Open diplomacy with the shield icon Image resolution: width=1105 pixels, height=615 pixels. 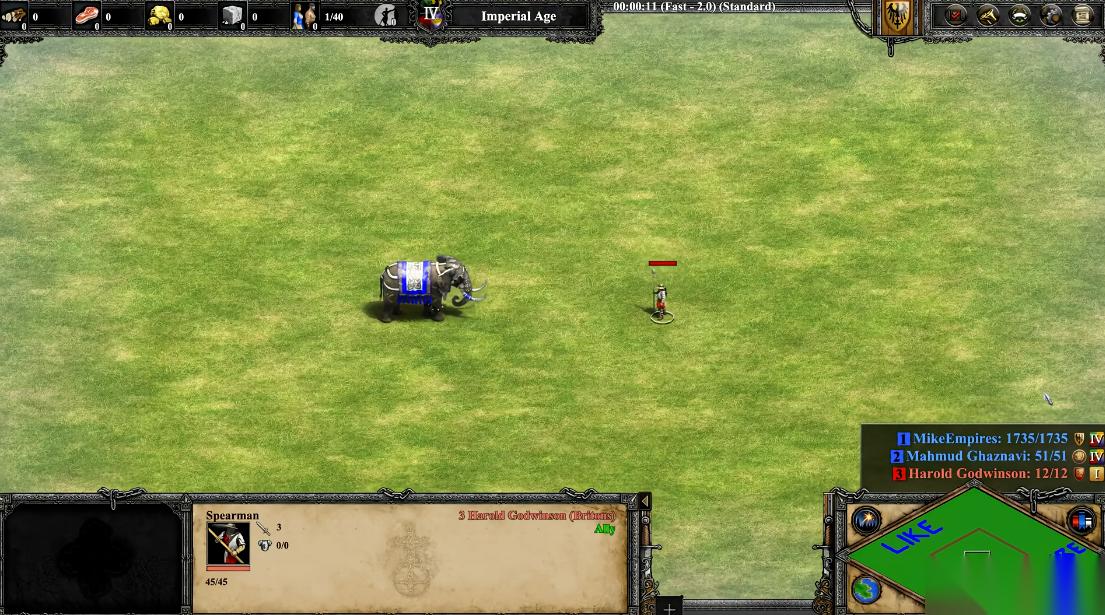point(1051,15)
